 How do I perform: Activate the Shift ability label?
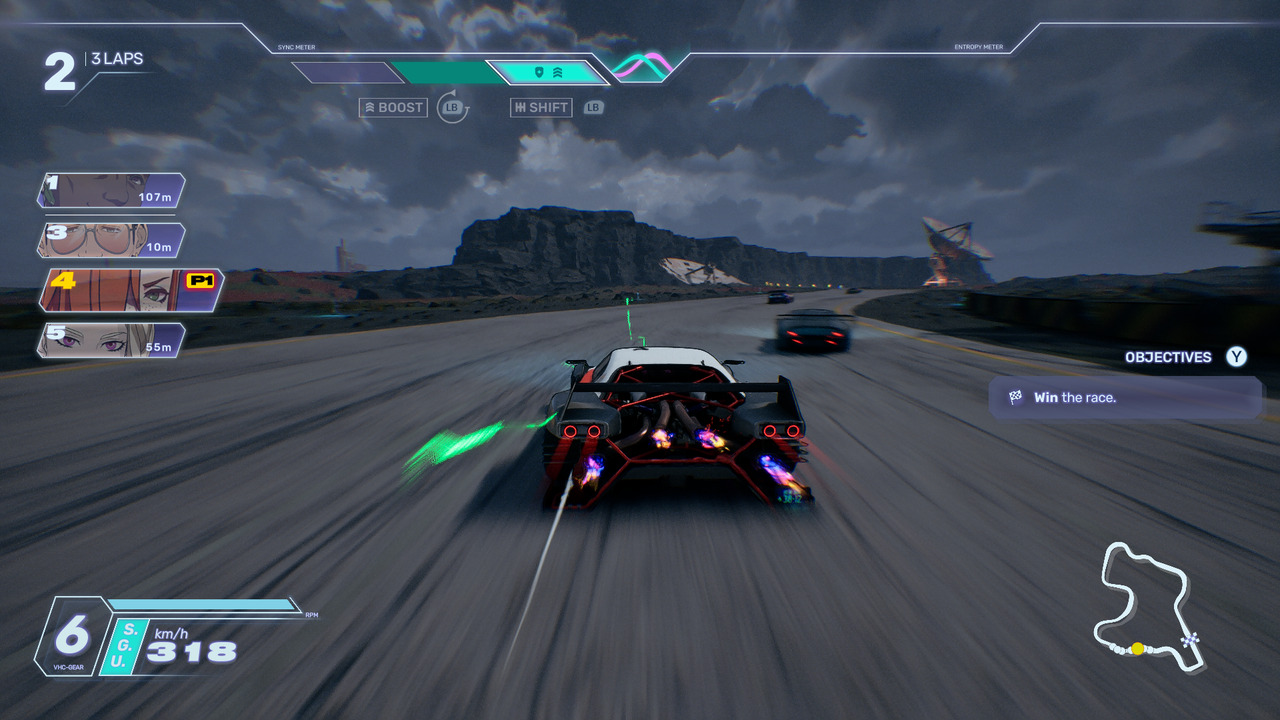tap(541, 108)
